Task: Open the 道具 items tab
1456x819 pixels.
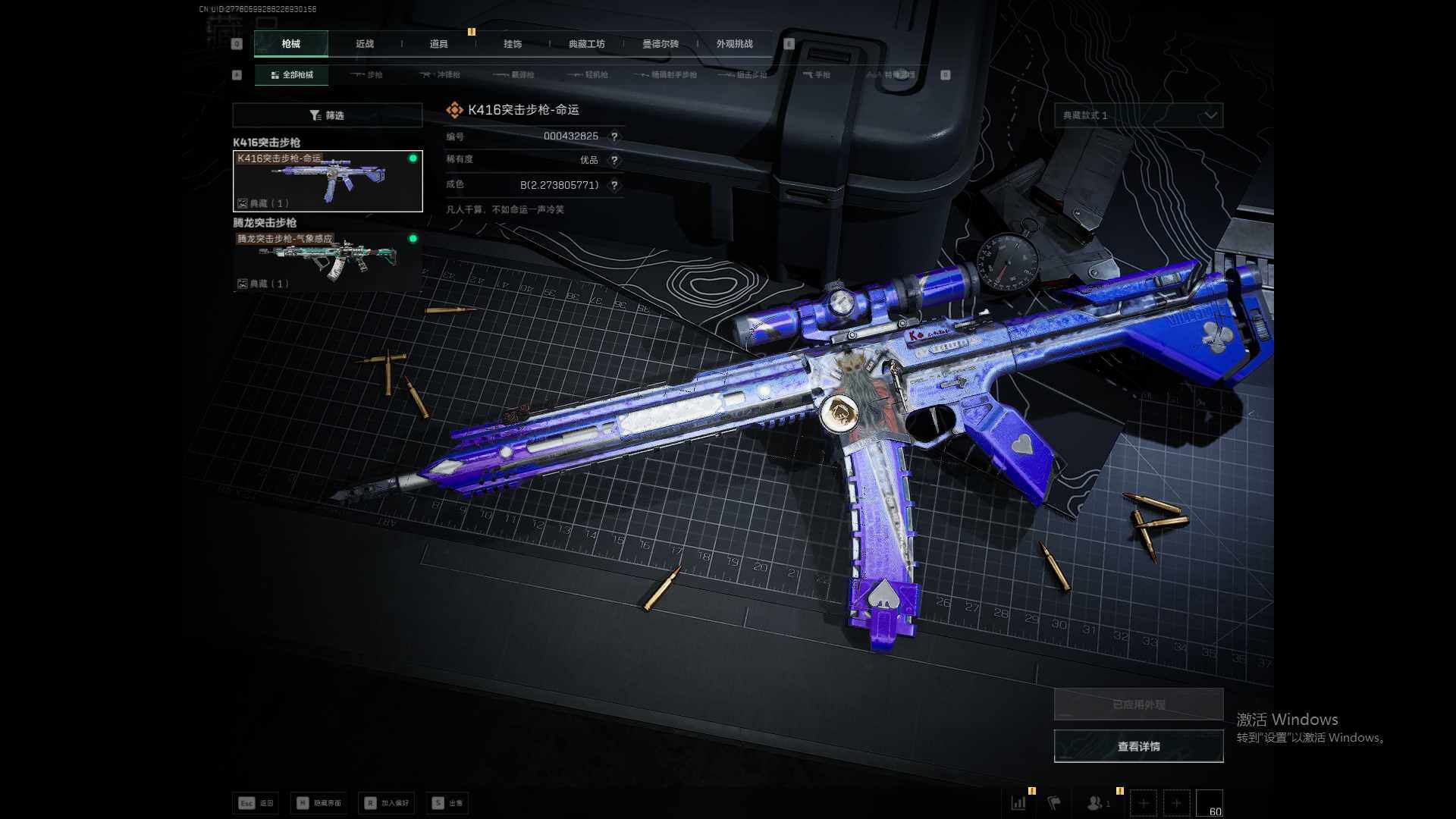Action: tap(438, 44)
